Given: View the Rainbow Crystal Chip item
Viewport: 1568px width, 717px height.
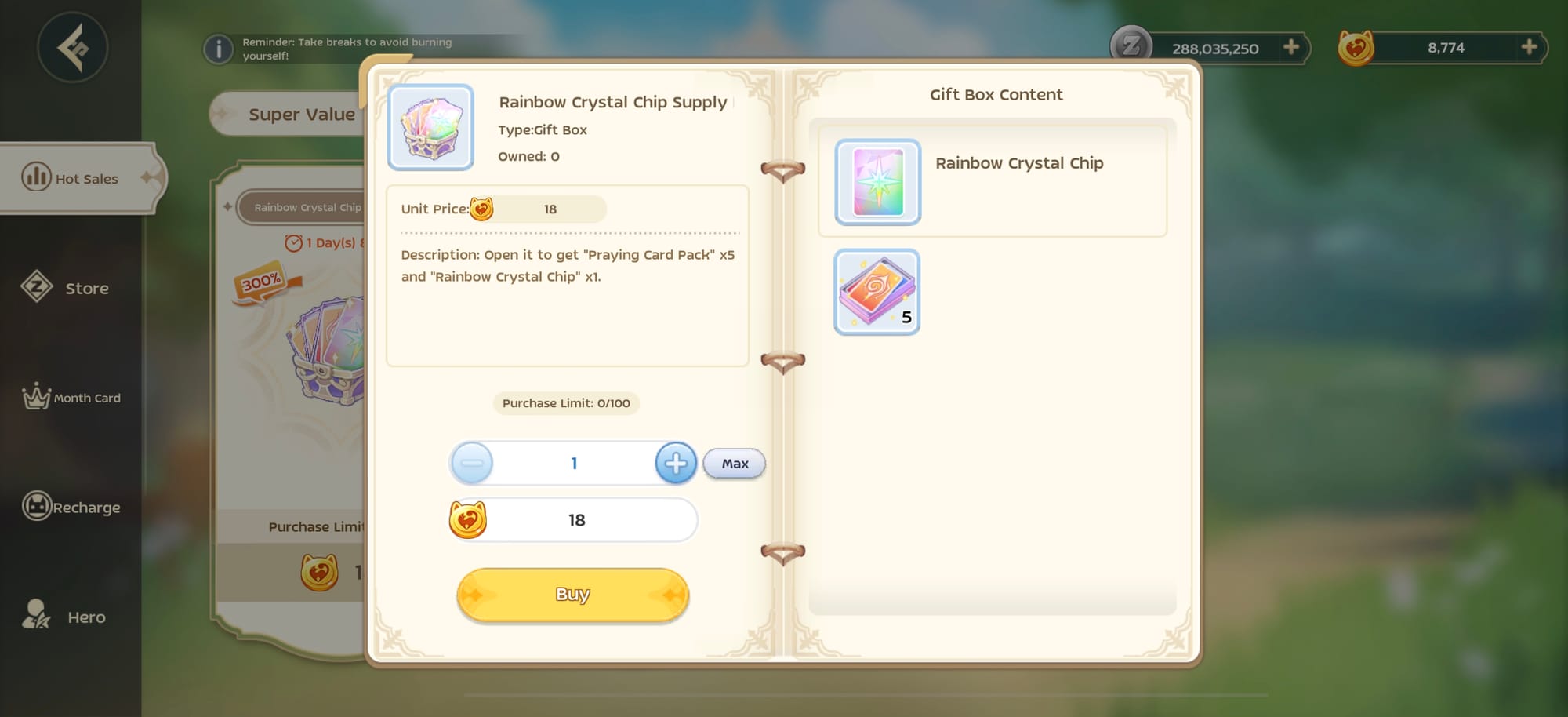Looking at the screenshot, I should point(878,182).
